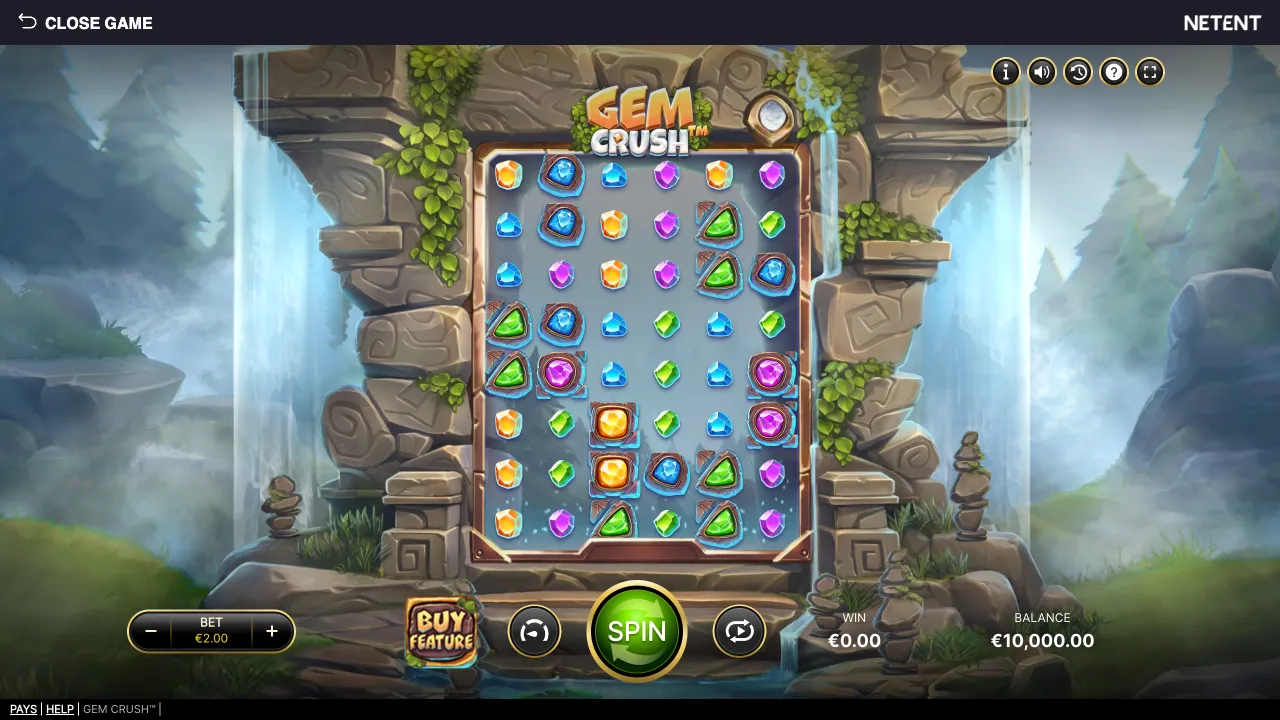Increase the bet with the plus button
The image size is (1280, 720).
coord(270,631)
